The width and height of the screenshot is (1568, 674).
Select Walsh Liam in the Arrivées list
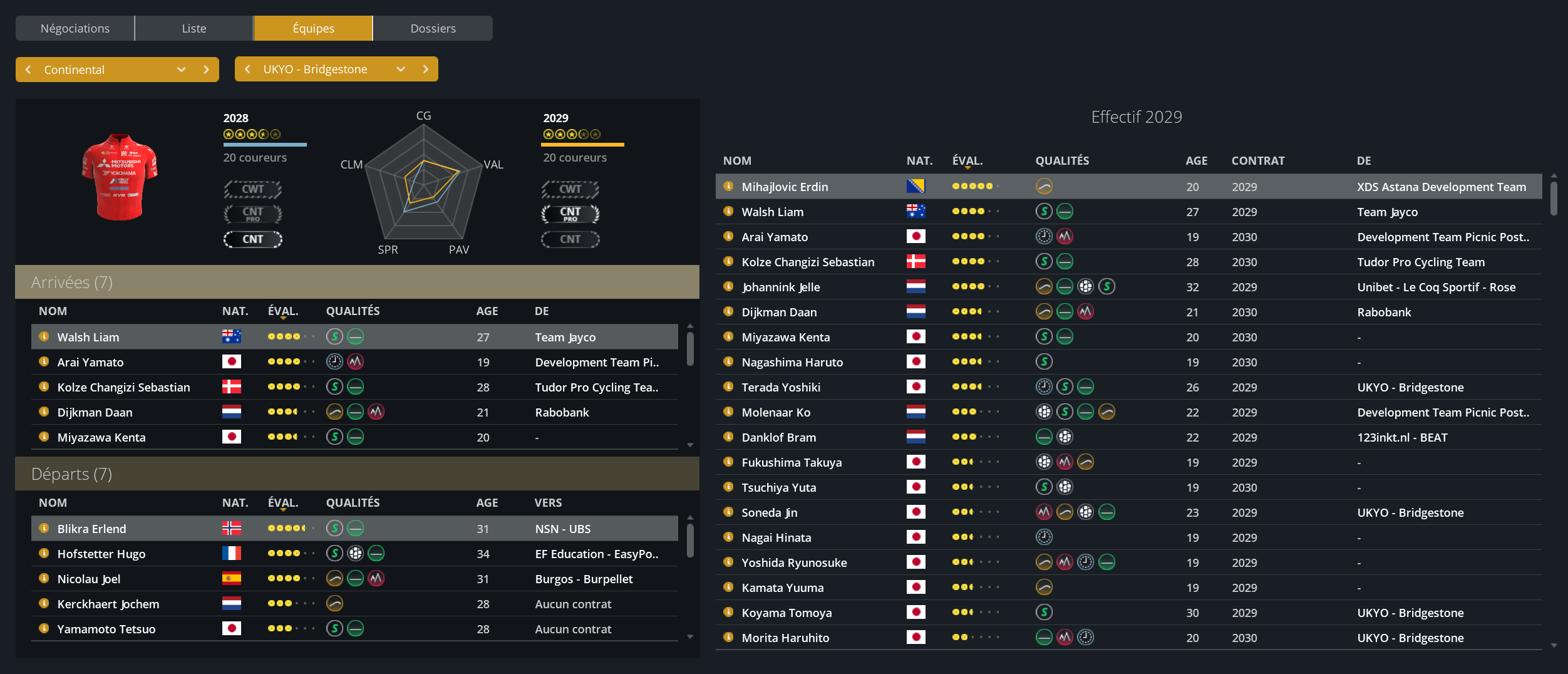click(88, 337)
